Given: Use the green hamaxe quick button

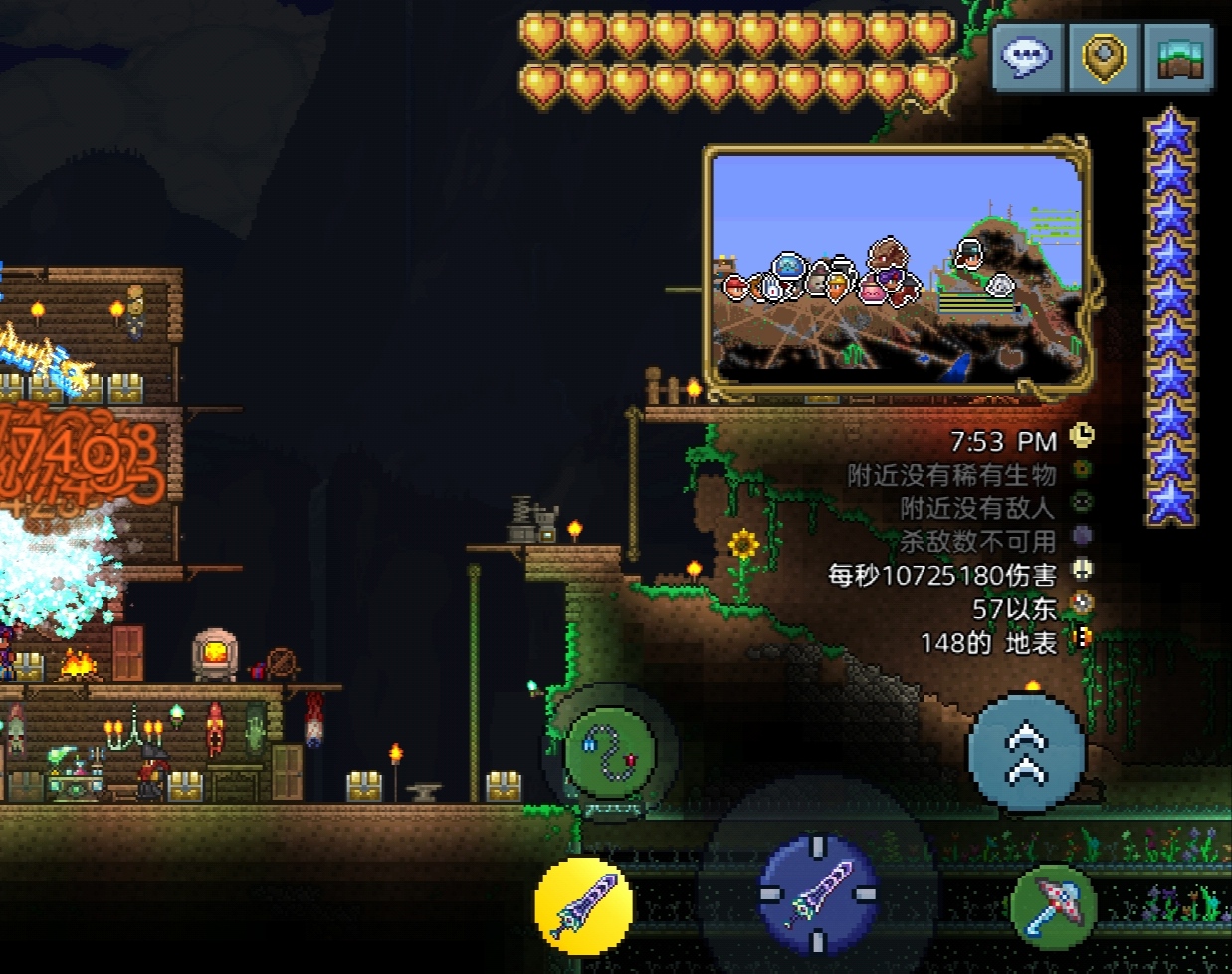Looking at the screenshot, I should (1054, 905).
